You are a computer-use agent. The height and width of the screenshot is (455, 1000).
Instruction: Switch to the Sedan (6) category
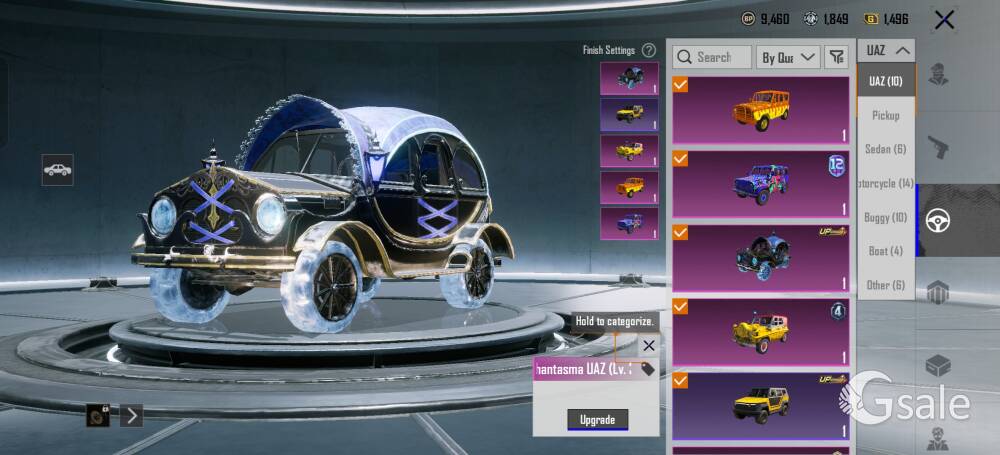click(x=886, y=149)
